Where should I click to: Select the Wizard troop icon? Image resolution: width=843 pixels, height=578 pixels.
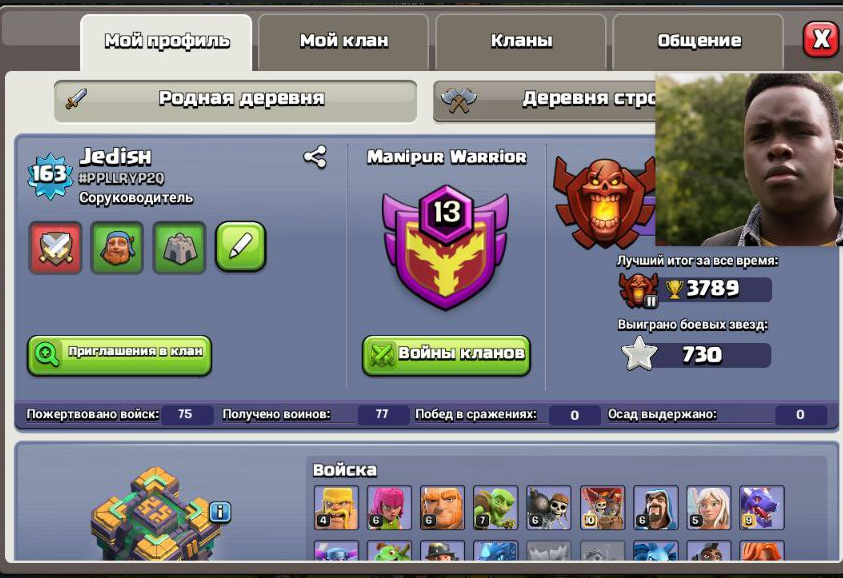656,508
